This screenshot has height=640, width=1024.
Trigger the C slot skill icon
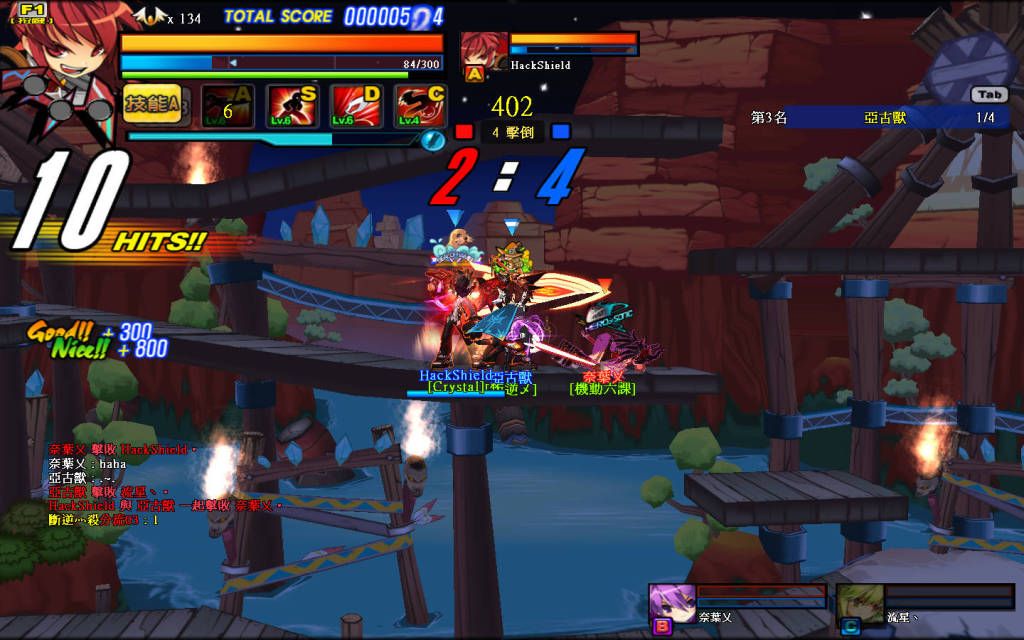click(420, 106)
